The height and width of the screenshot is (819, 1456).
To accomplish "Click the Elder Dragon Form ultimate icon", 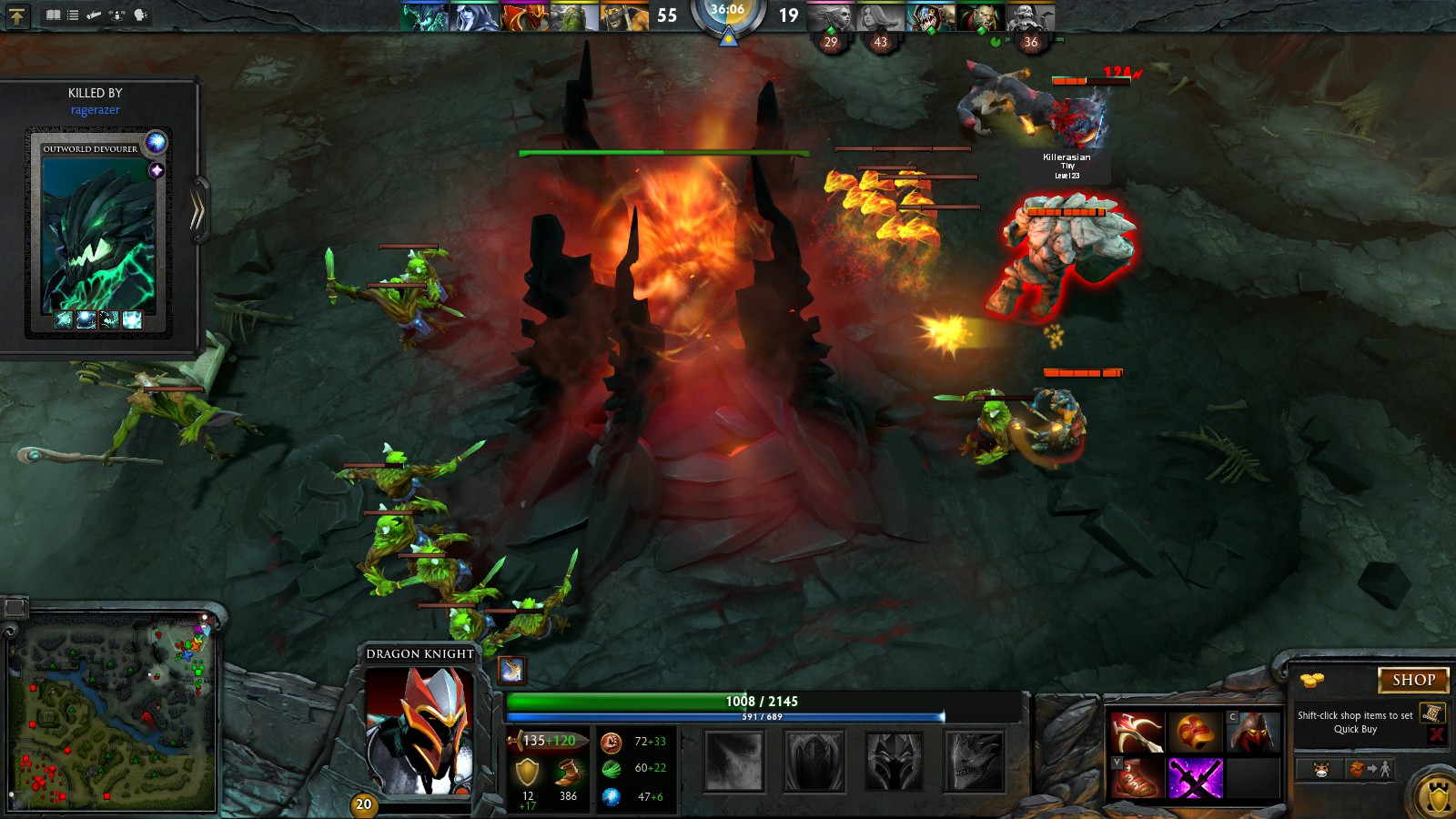I will coord(975,761).
